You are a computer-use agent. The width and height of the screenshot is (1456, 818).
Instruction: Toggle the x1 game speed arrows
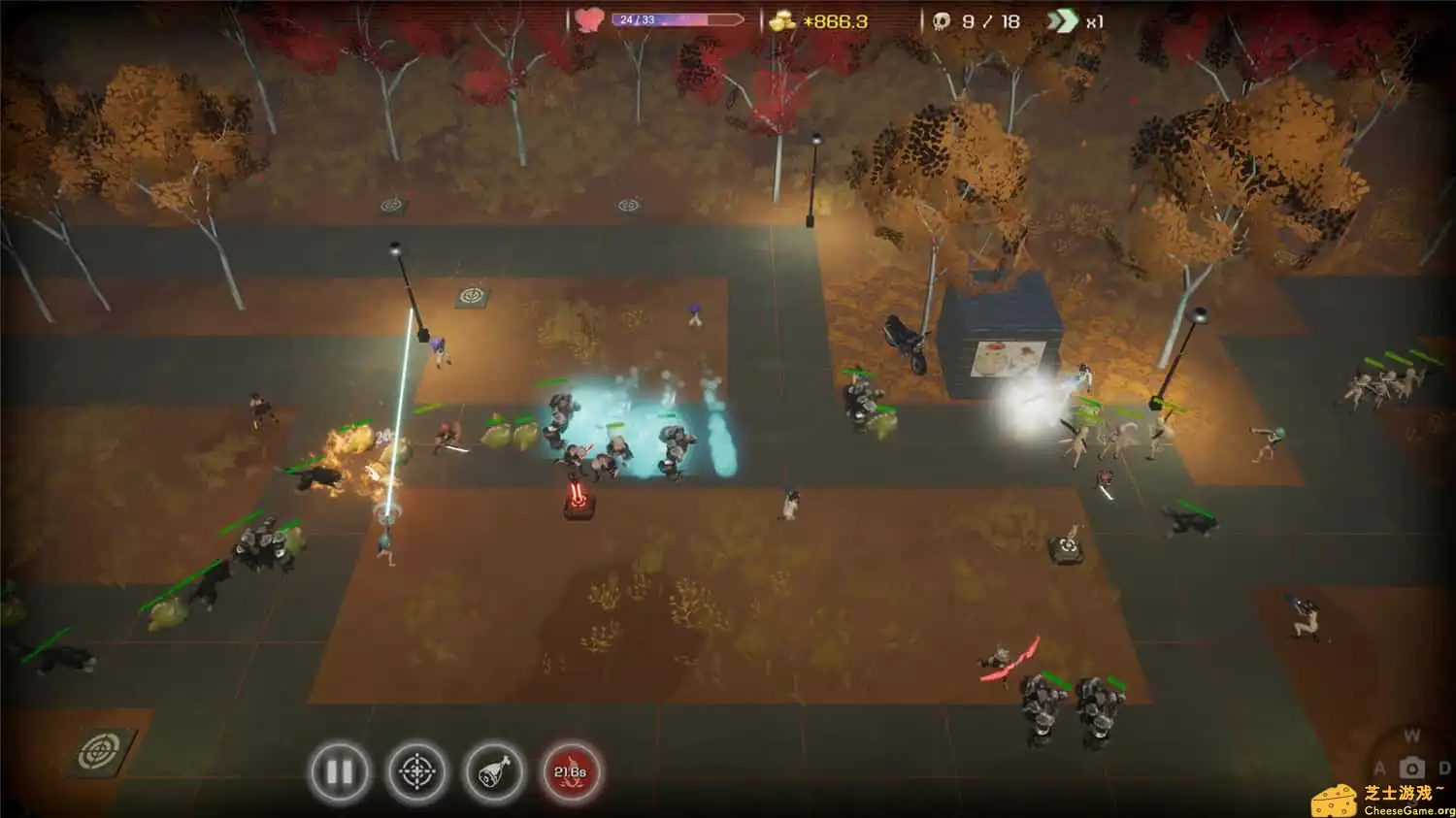point(1063,21)
